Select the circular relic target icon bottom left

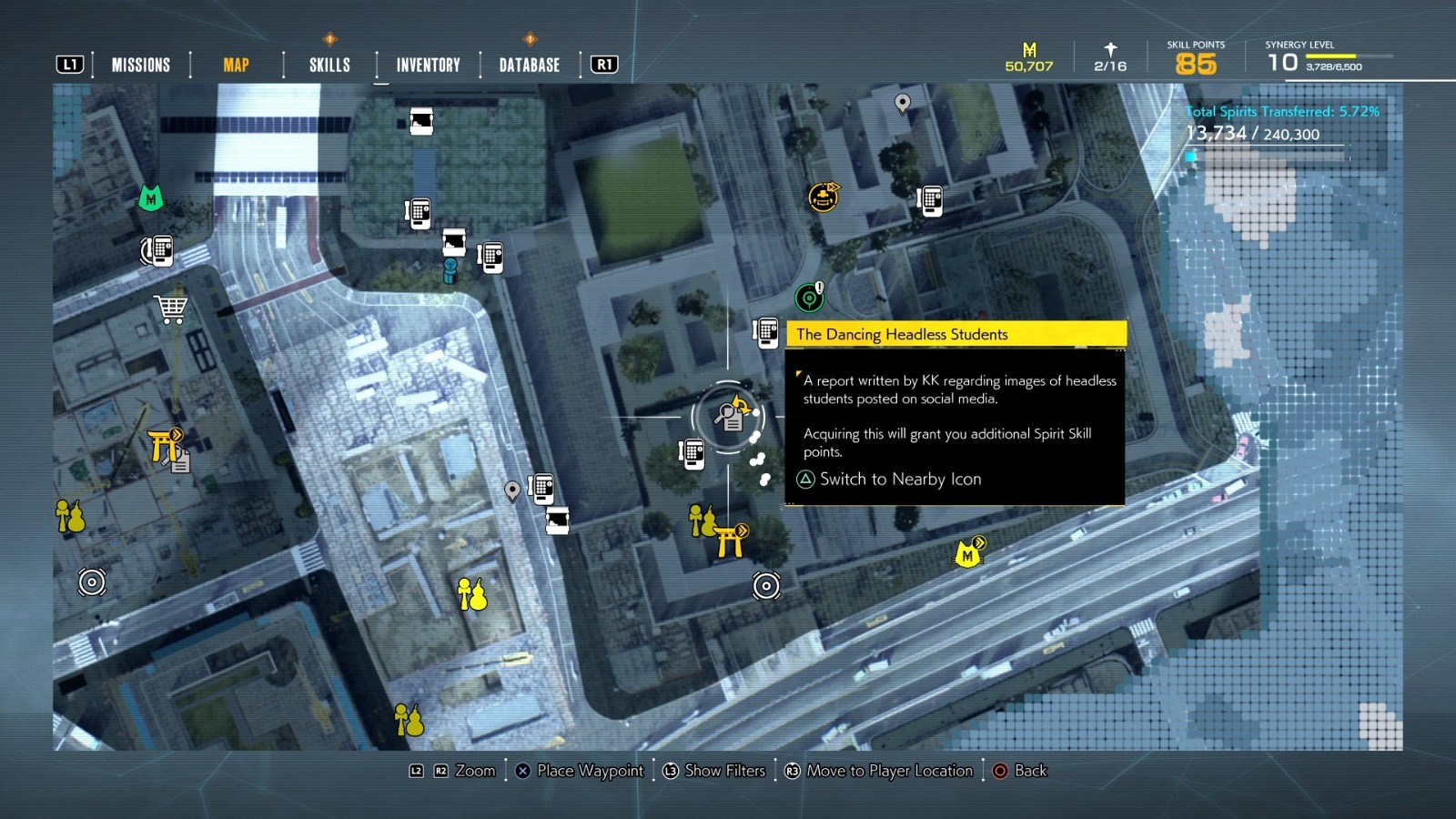90,583
